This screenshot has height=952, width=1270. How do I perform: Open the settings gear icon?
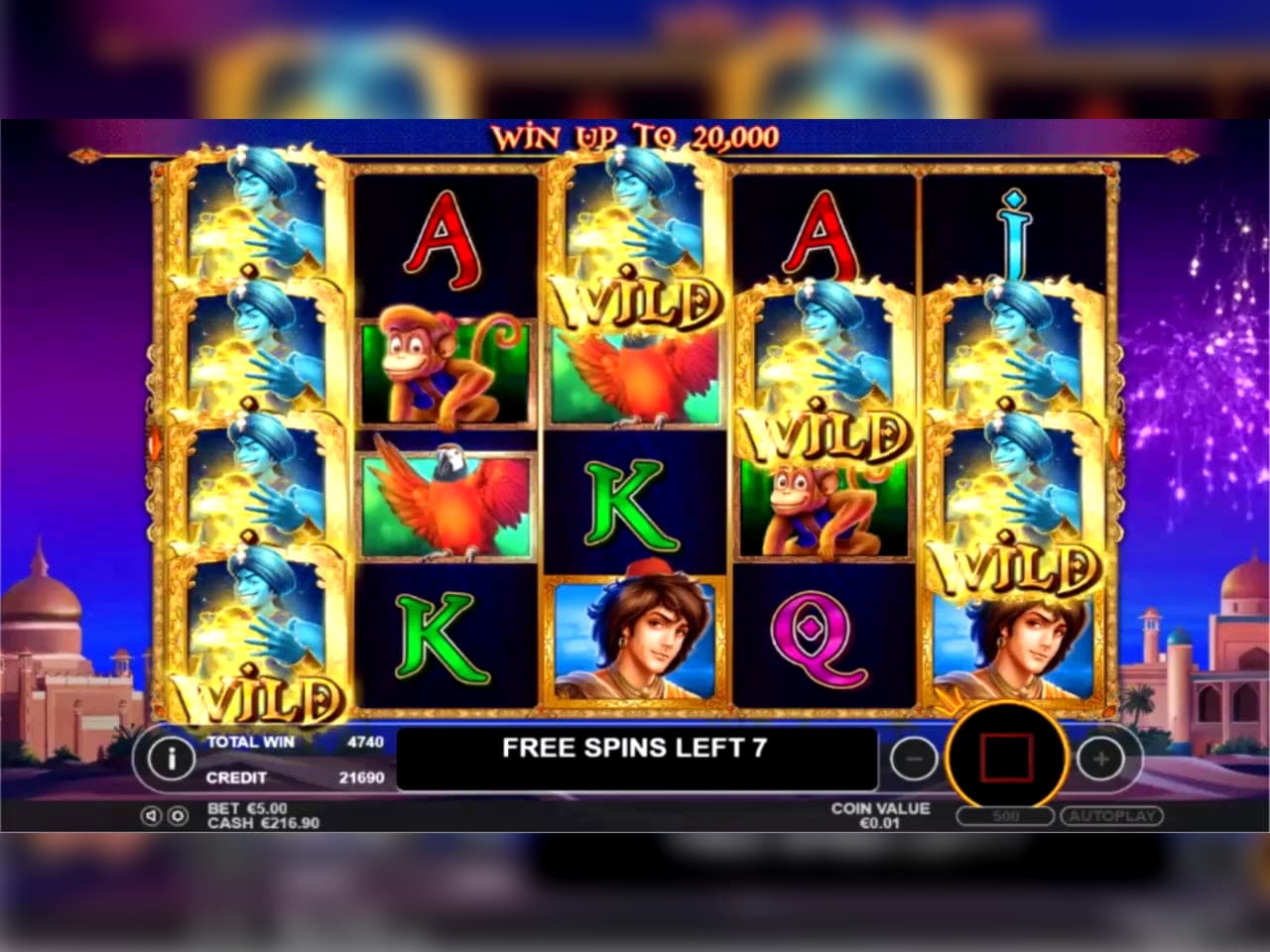[x=177, y=816]
